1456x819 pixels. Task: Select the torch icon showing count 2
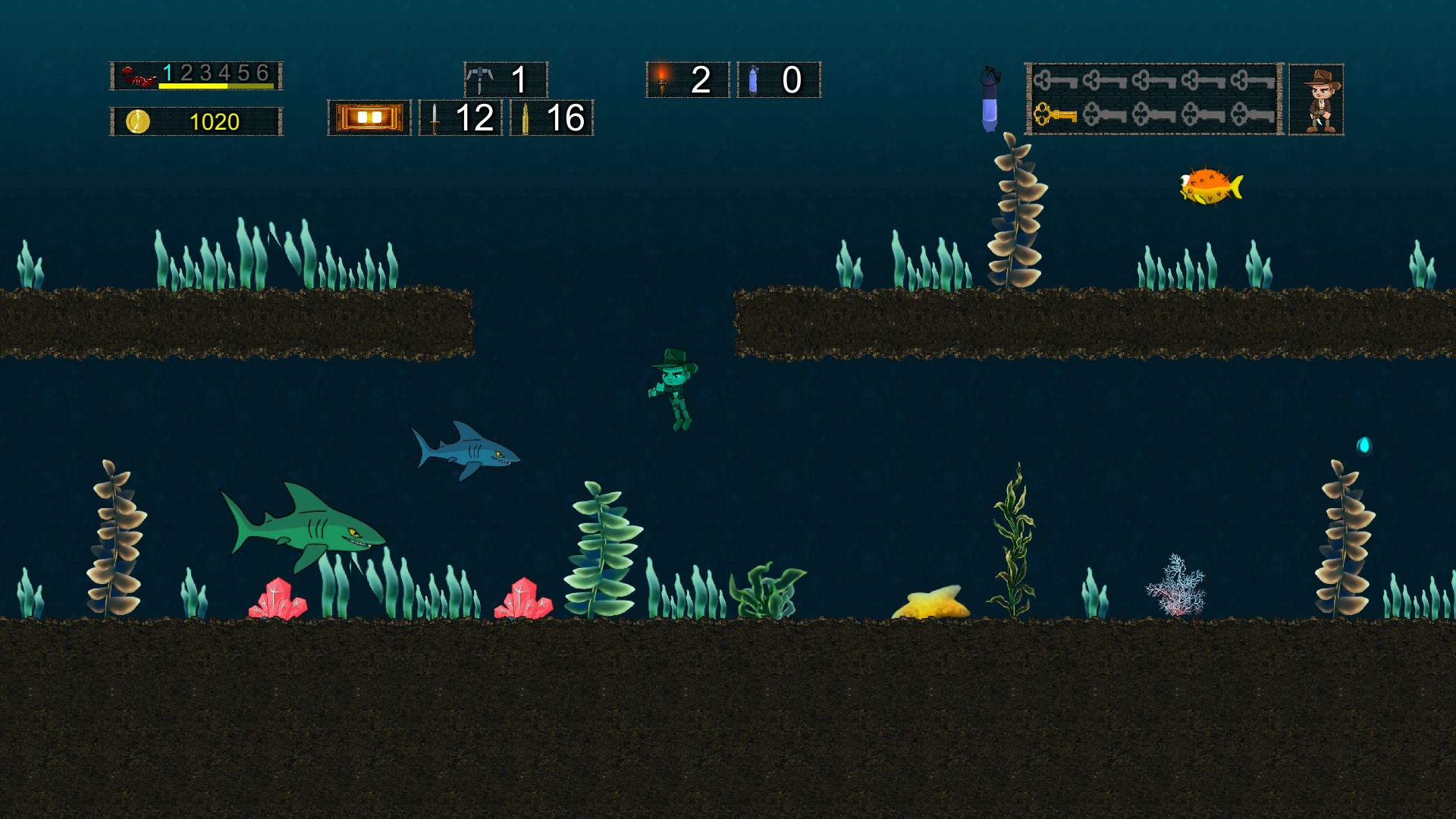tap(661, 78)
